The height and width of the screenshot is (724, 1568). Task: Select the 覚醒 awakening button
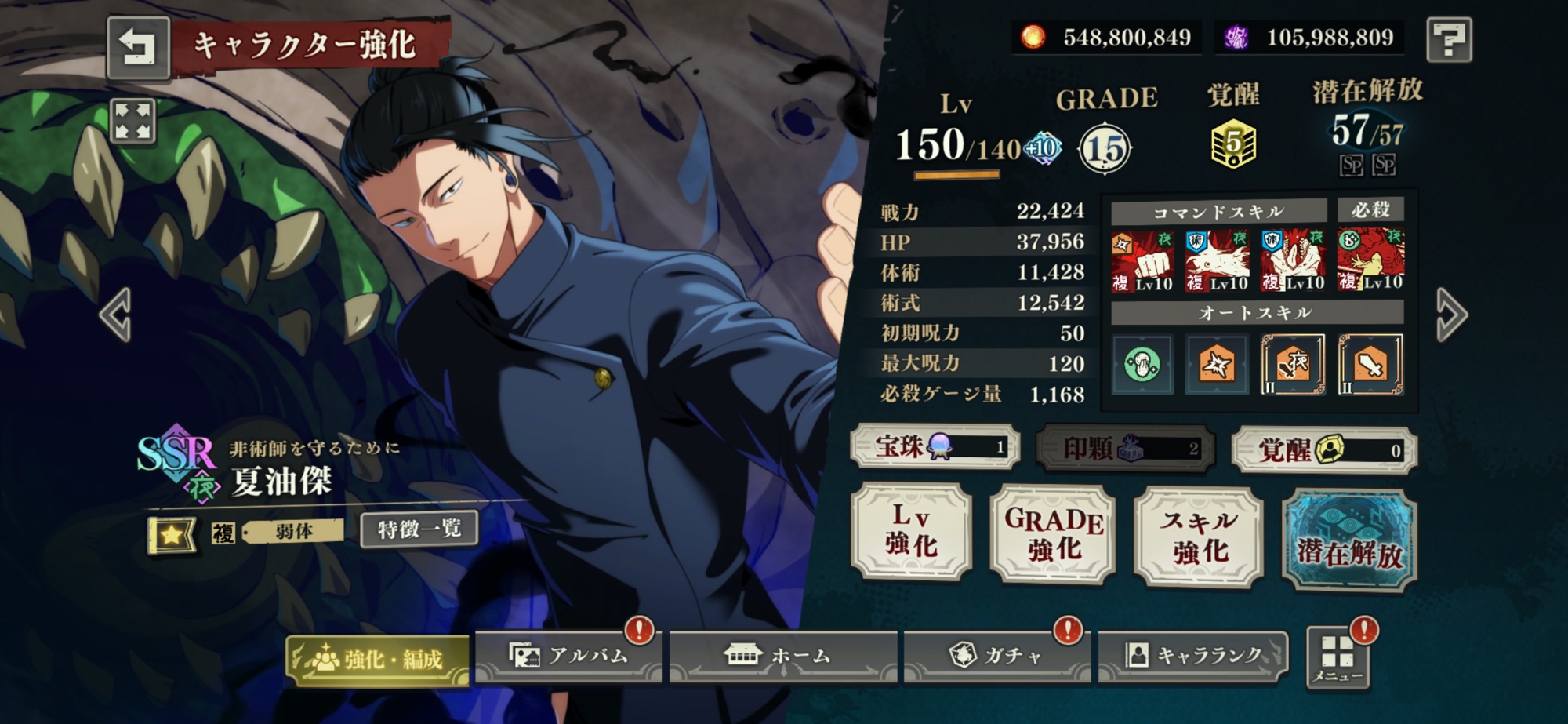pos(1324,450)
